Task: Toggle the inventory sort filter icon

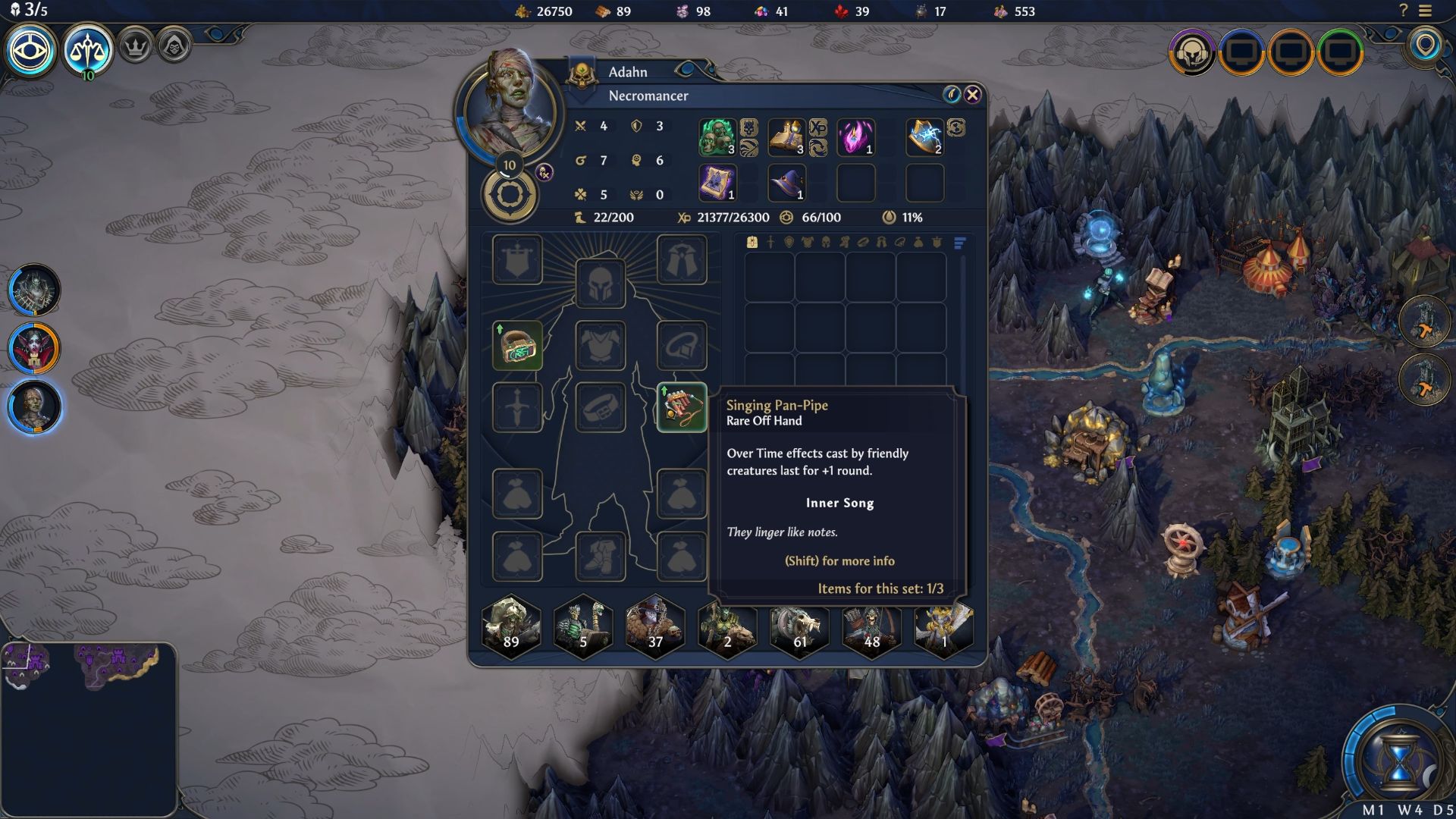Action: point(959,243)
